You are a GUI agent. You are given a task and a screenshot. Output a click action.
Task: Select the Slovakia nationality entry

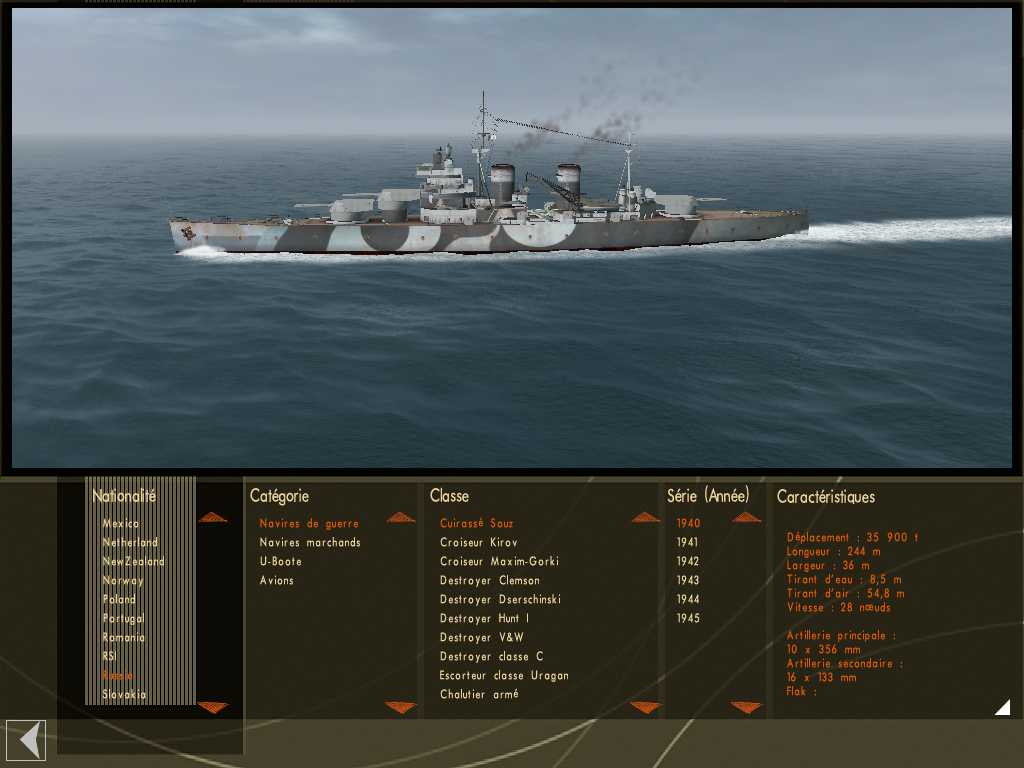pos(124,695)
